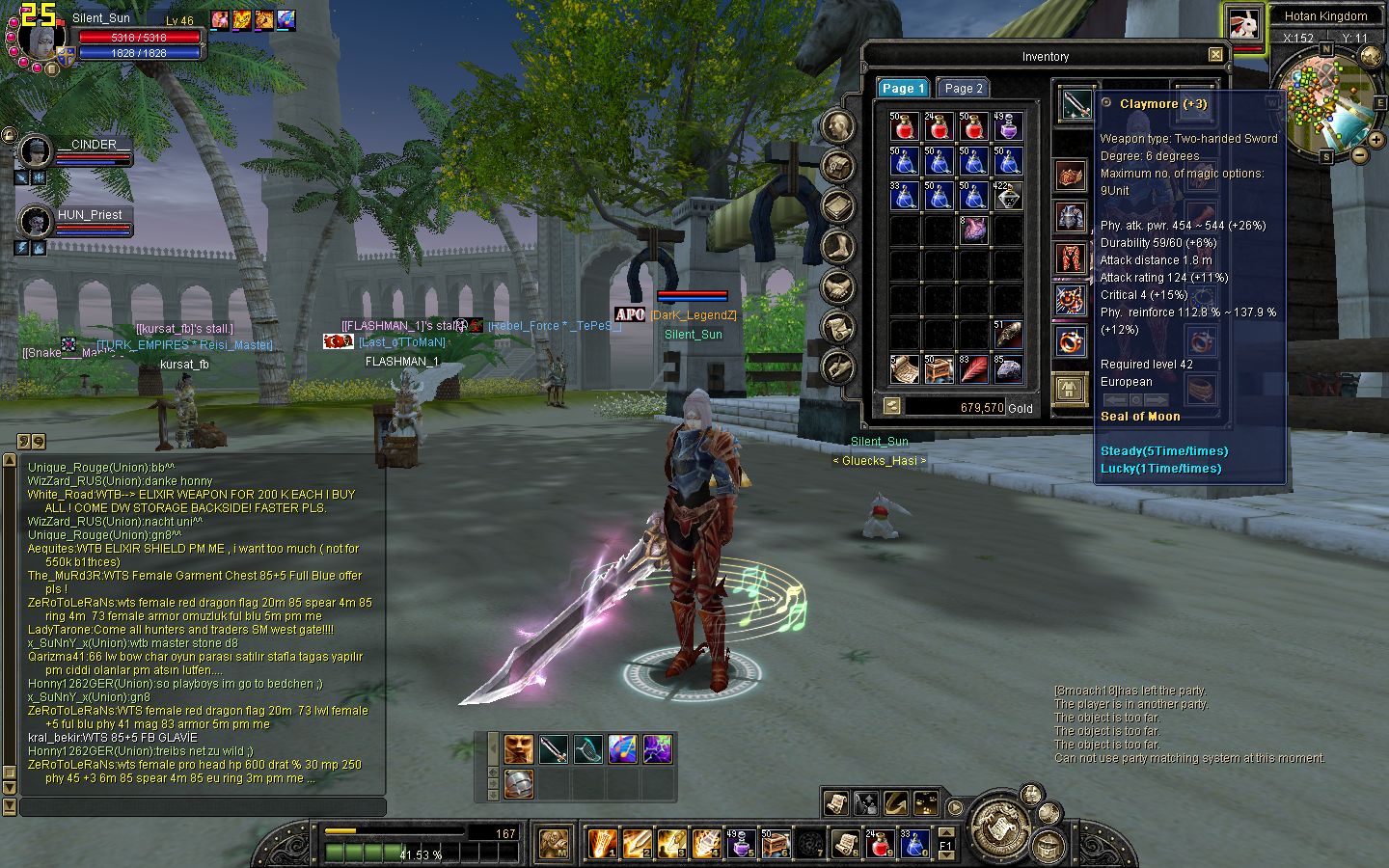Open the world map globe button
Screen dimensions: 1389x868
[1371, 56]
